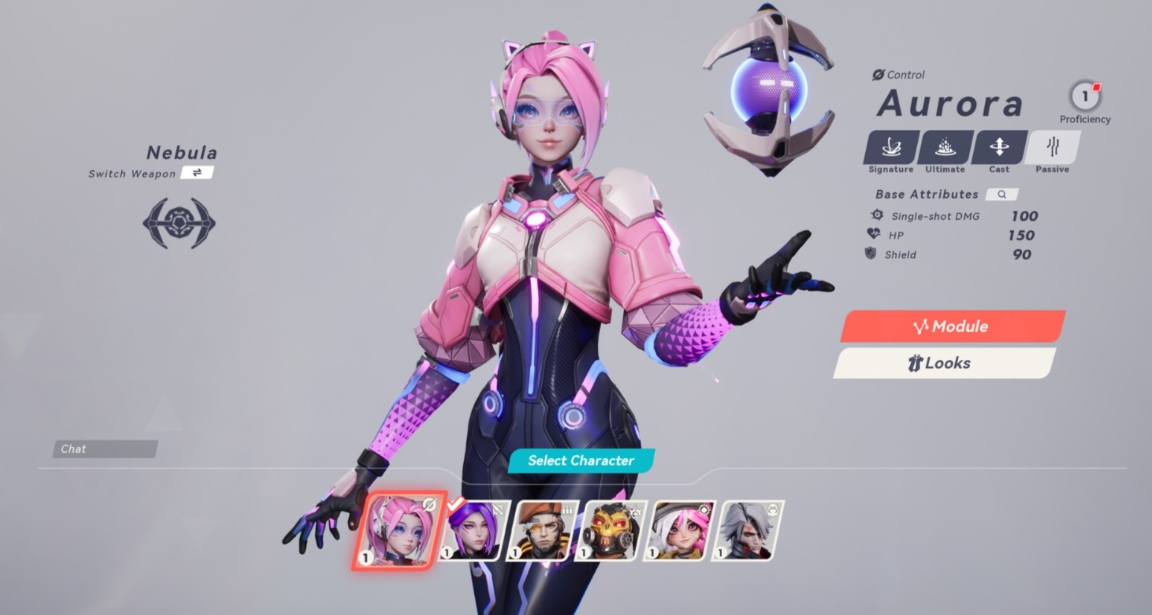Pick the gray-haired character portrait
The image size is (1152, 615).
click(751, 530)
